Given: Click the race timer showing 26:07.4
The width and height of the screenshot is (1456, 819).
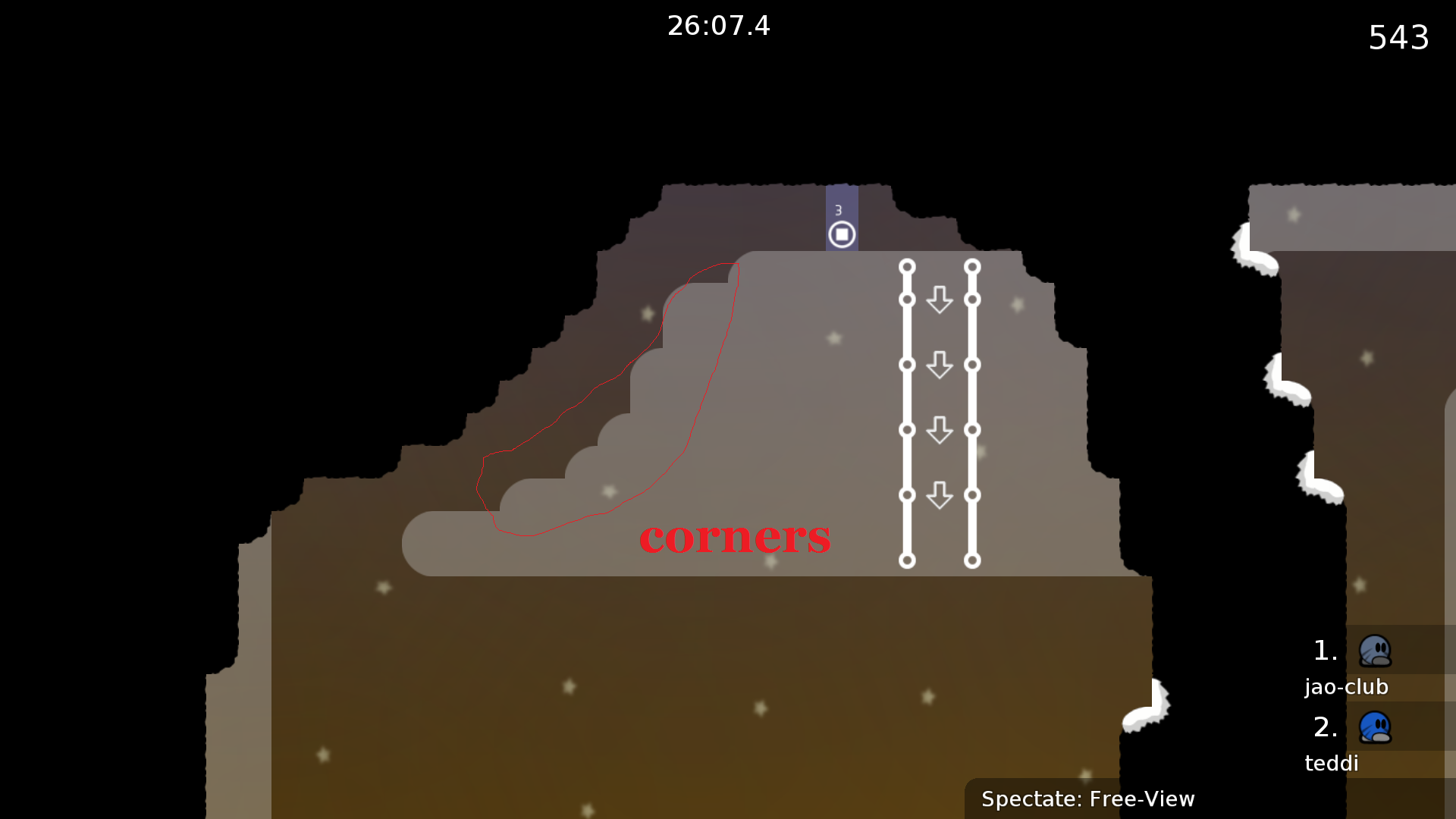Looking at the screenshot, I should pyautogui.click(x=719, y=26).
